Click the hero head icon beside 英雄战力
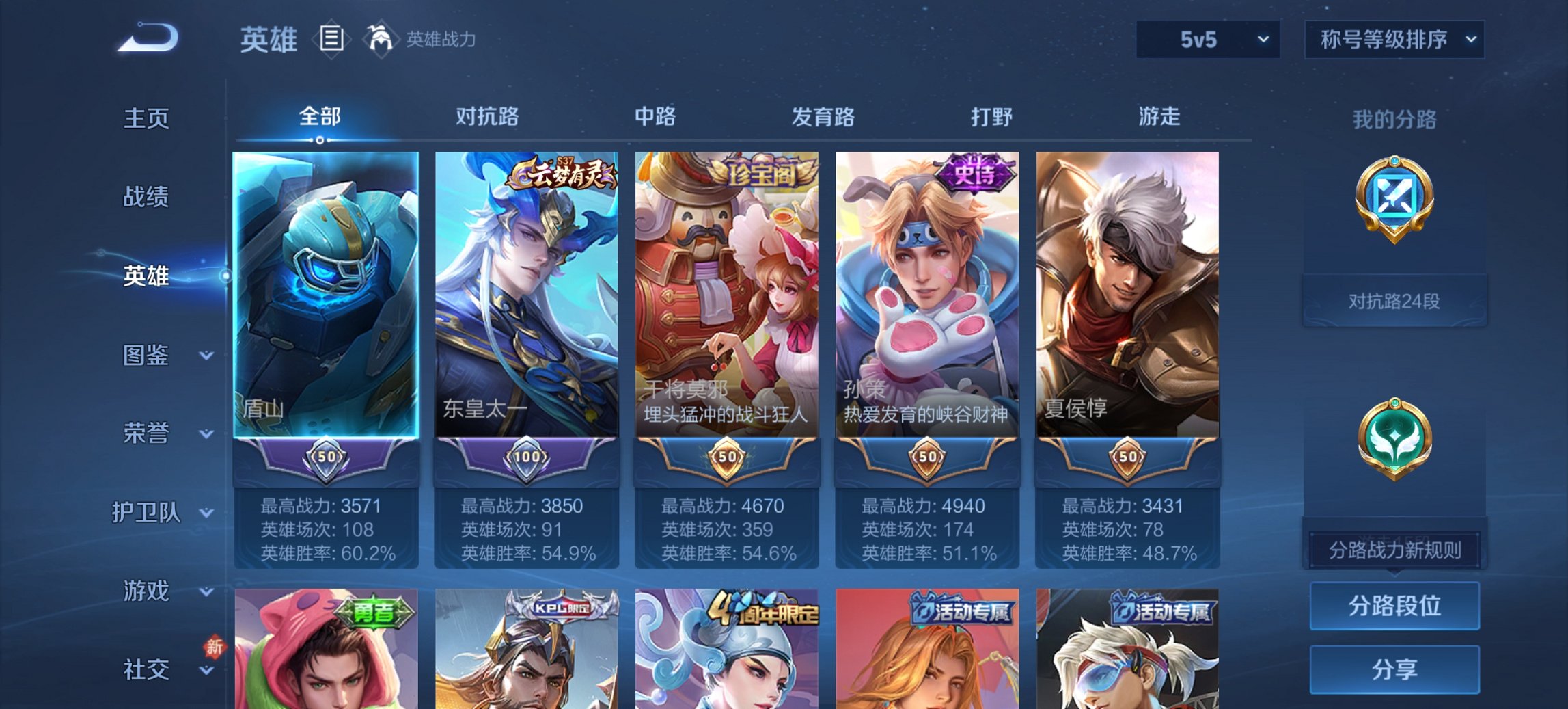This screenshot has height=709, width=1568. (381, 39)
